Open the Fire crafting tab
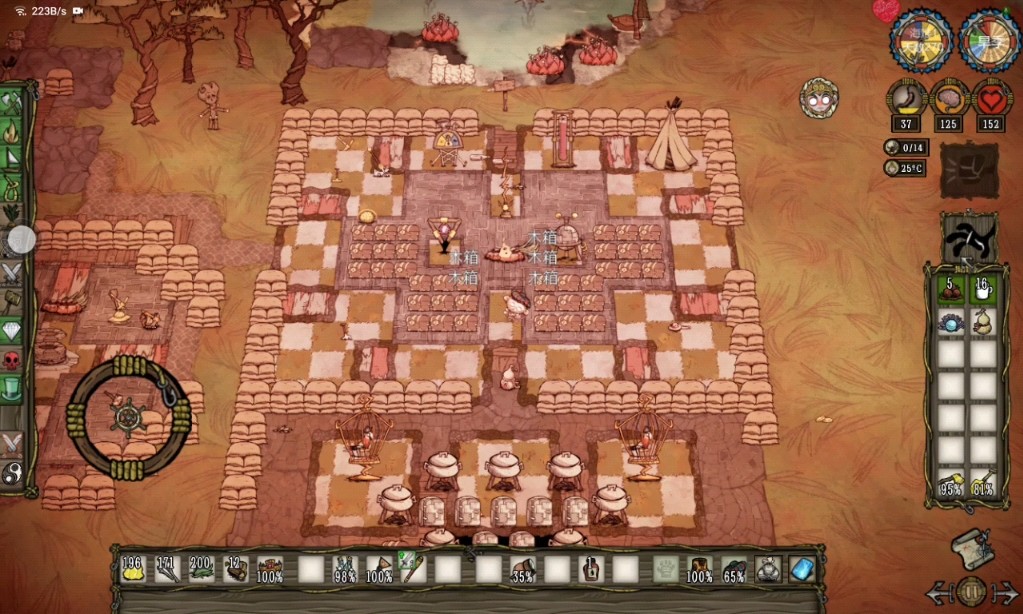The height and width of the screenshot is (614, 1023). point(13,131)
